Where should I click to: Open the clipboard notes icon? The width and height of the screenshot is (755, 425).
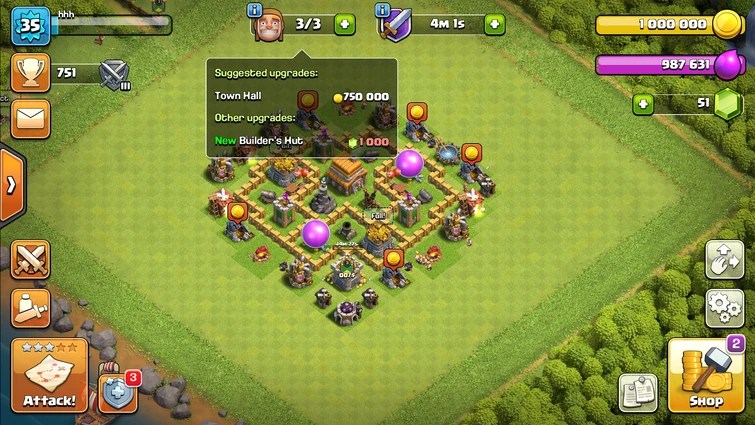(x=637, y=392)
